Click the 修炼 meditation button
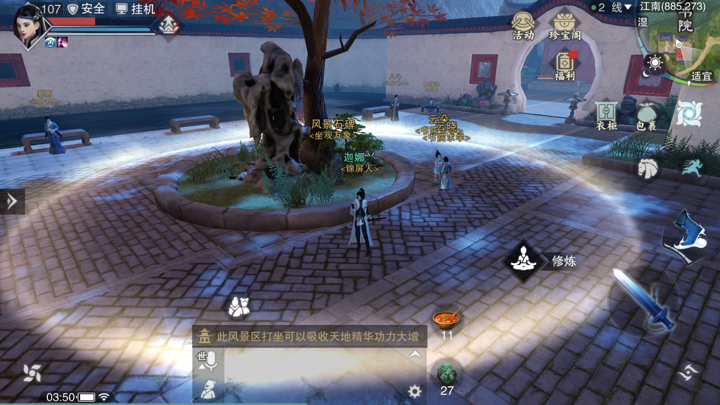Image resolution: width=720 pixels, height=405 pixels. pos(524,261)
